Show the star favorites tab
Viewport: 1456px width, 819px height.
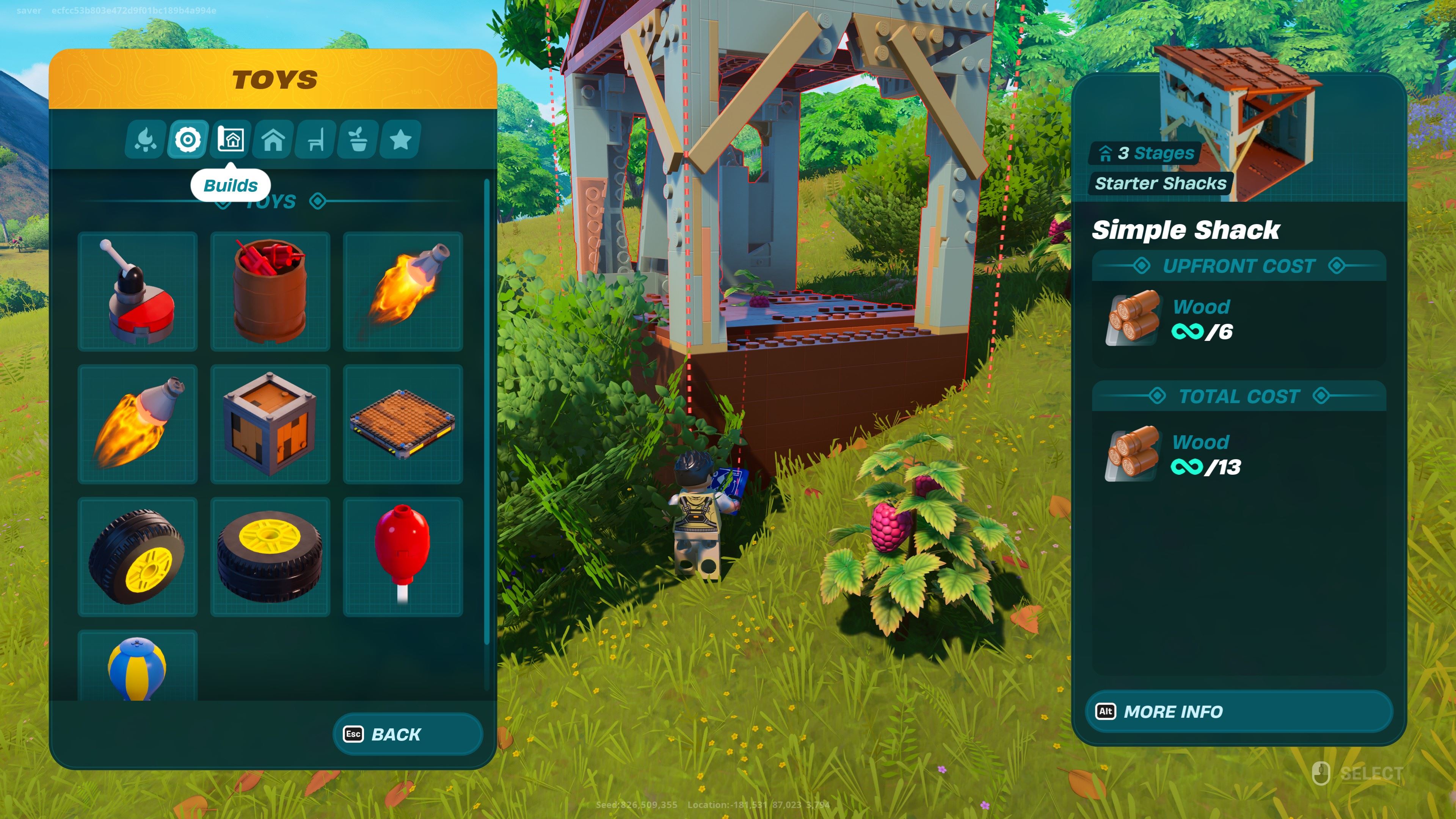pyautogui.click(x=401, y=140)
